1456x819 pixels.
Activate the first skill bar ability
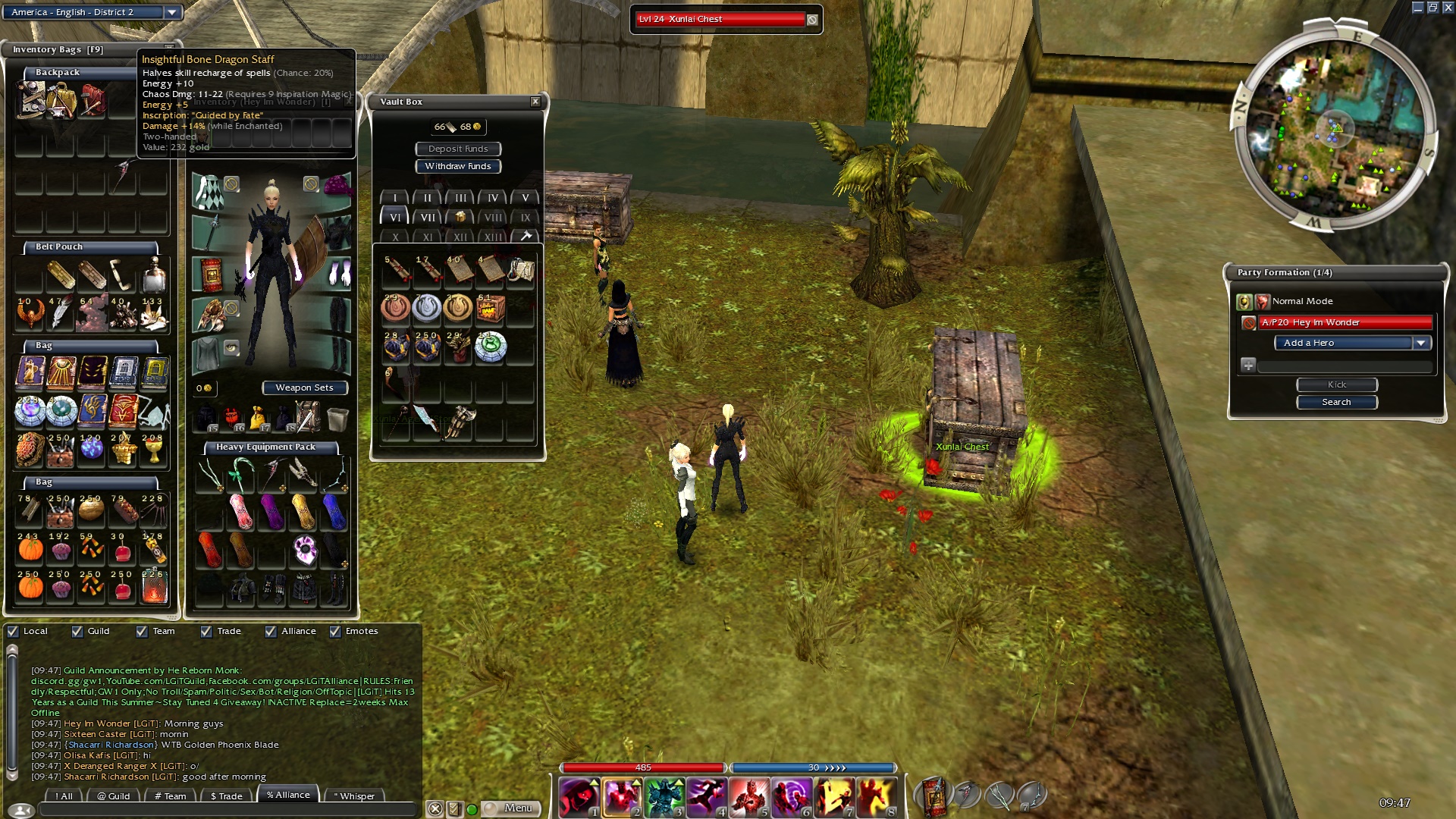(579, 796)
